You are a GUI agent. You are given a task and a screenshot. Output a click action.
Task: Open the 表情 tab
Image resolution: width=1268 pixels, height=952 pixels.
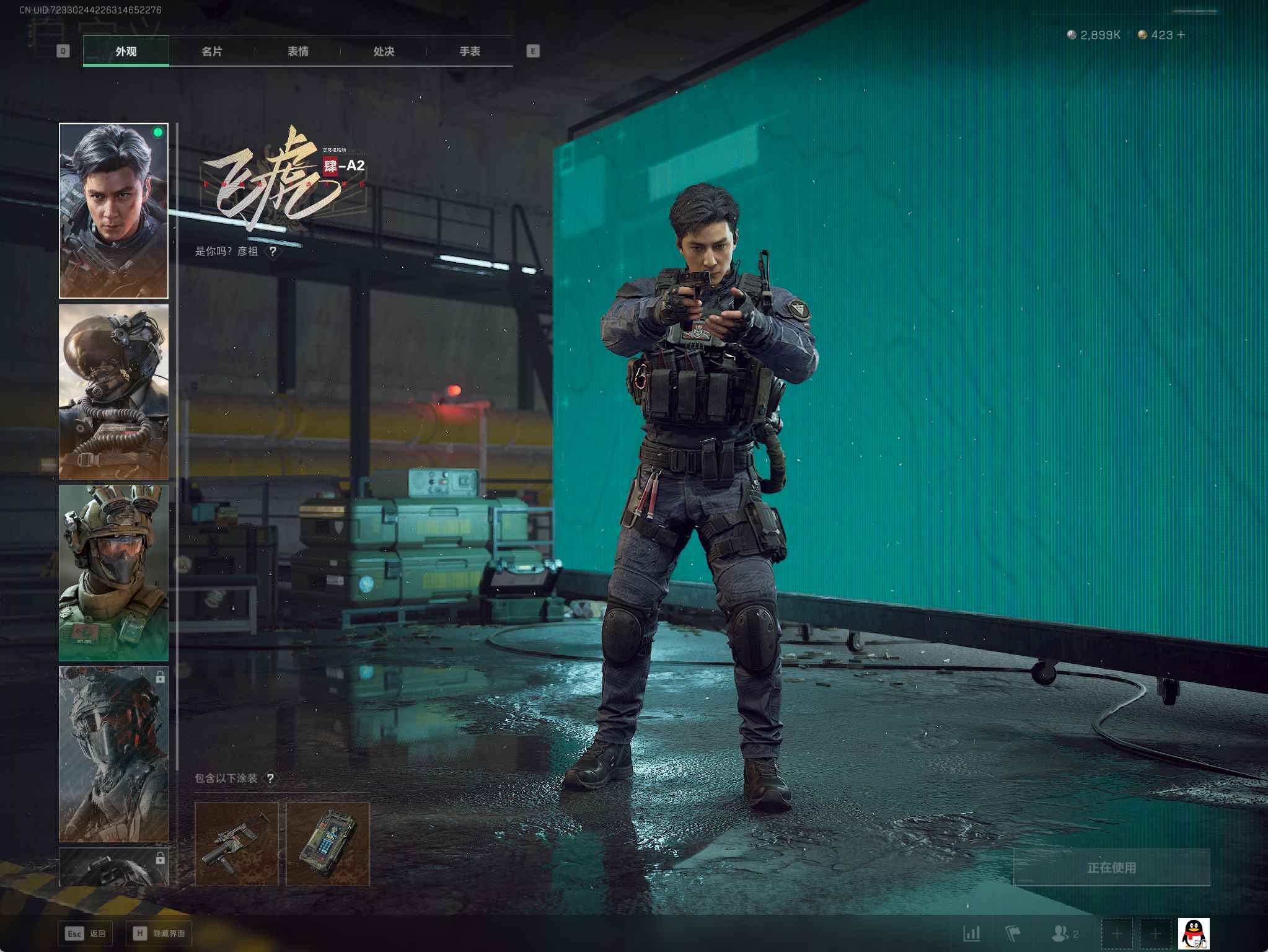click(298, 51)
